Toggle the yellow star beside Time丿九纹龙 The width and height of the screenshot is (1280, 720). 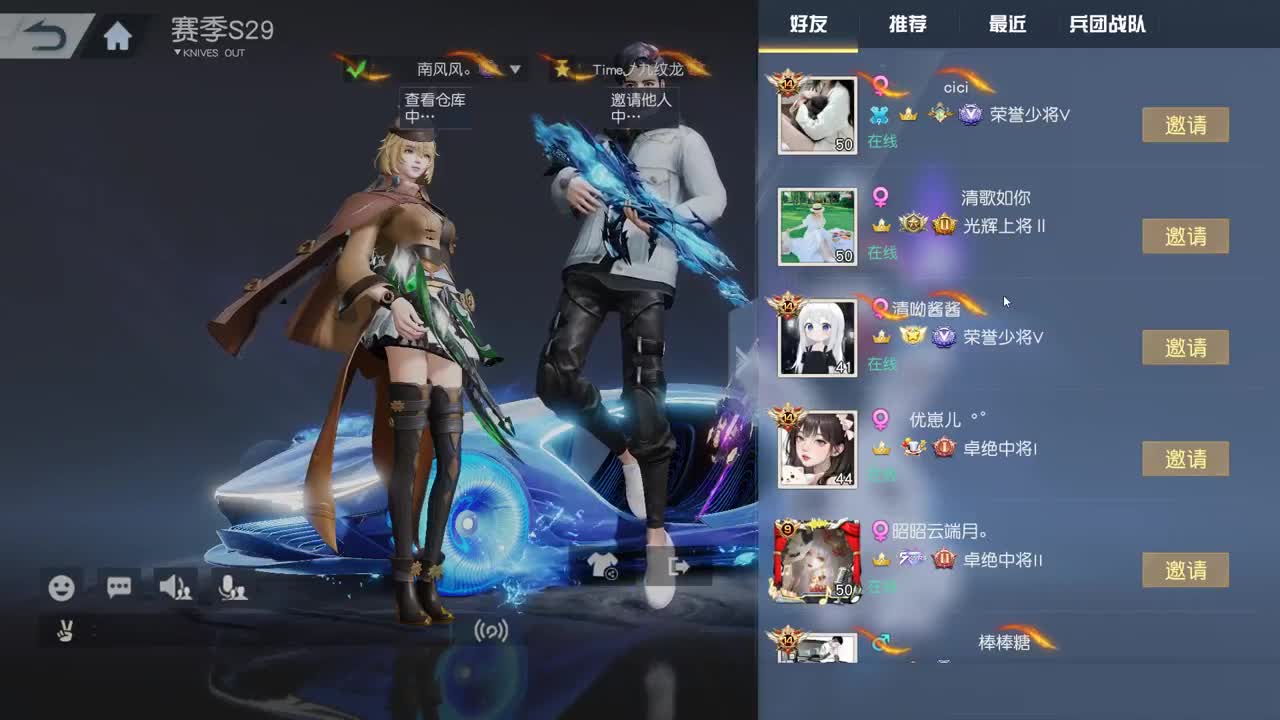coord(563,70)
